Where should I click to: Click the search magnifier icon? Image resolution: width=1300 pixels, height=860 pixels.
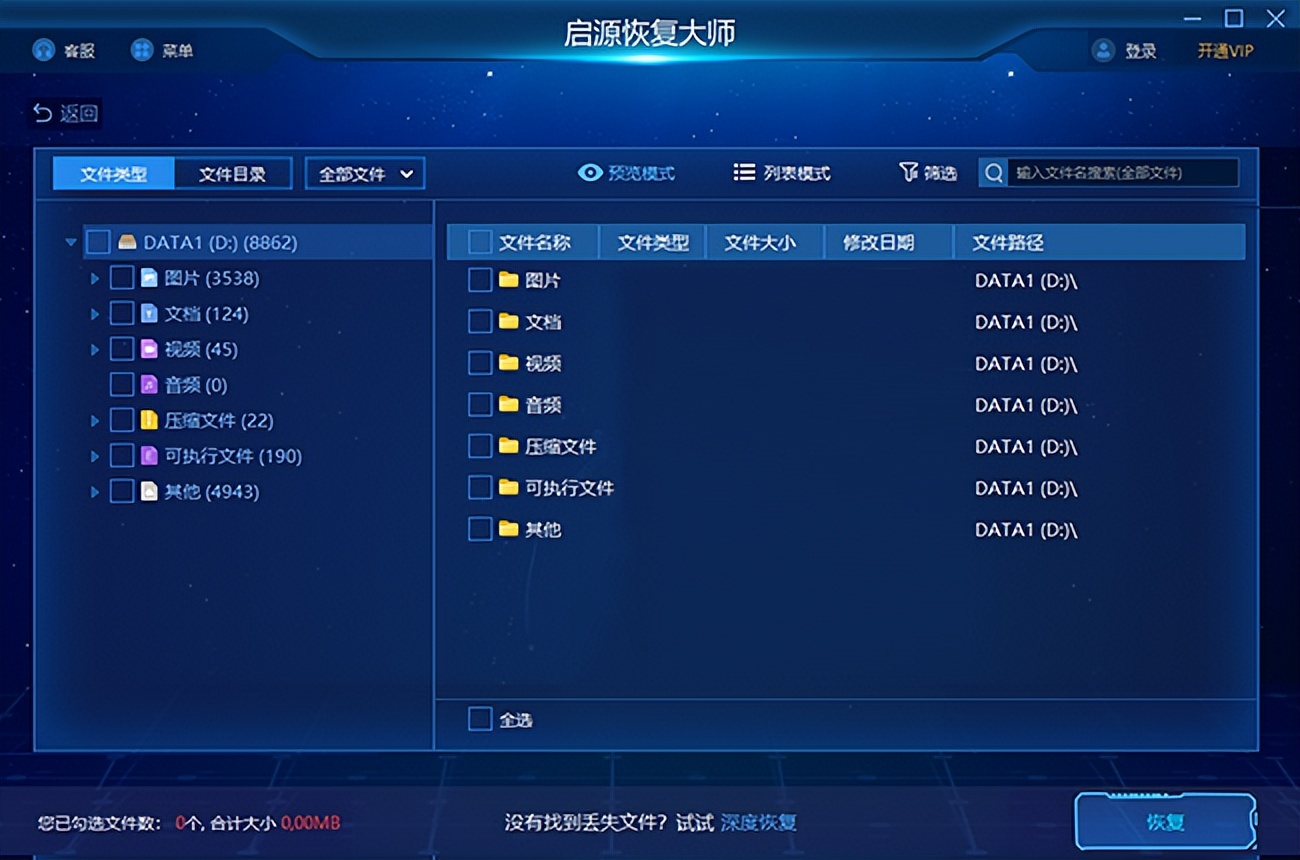[993, 173]
